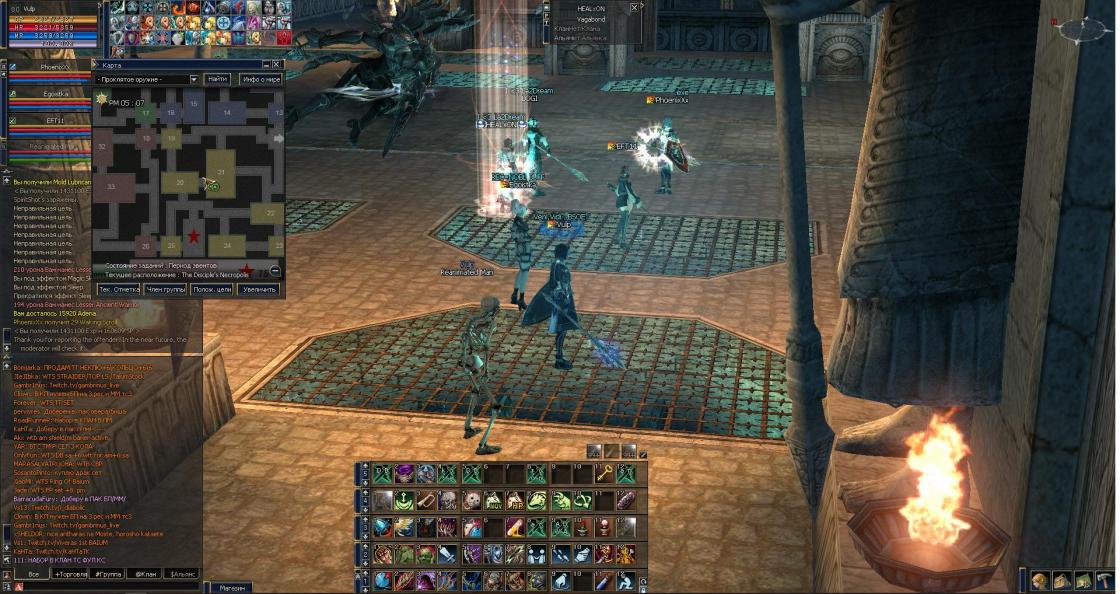Click the Найти button
The width and height of the screenshot is (1120, 594).
217,79
